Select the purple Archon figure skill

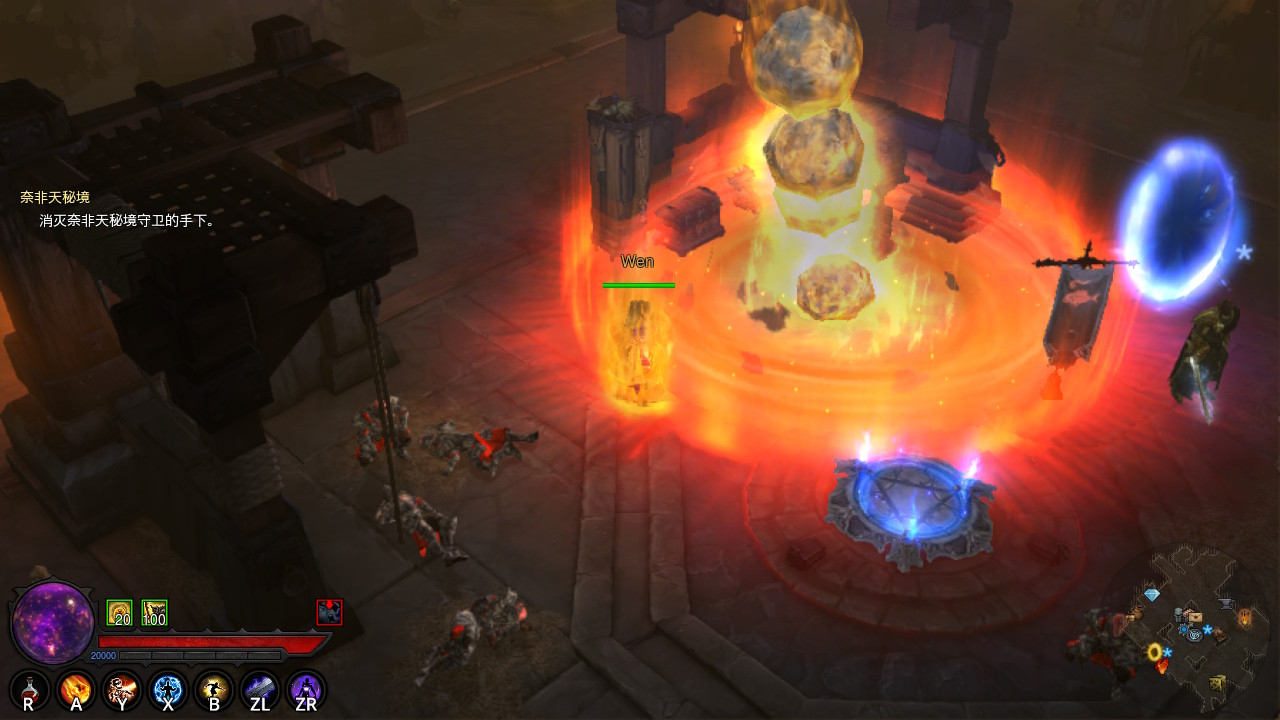point(306,690)
